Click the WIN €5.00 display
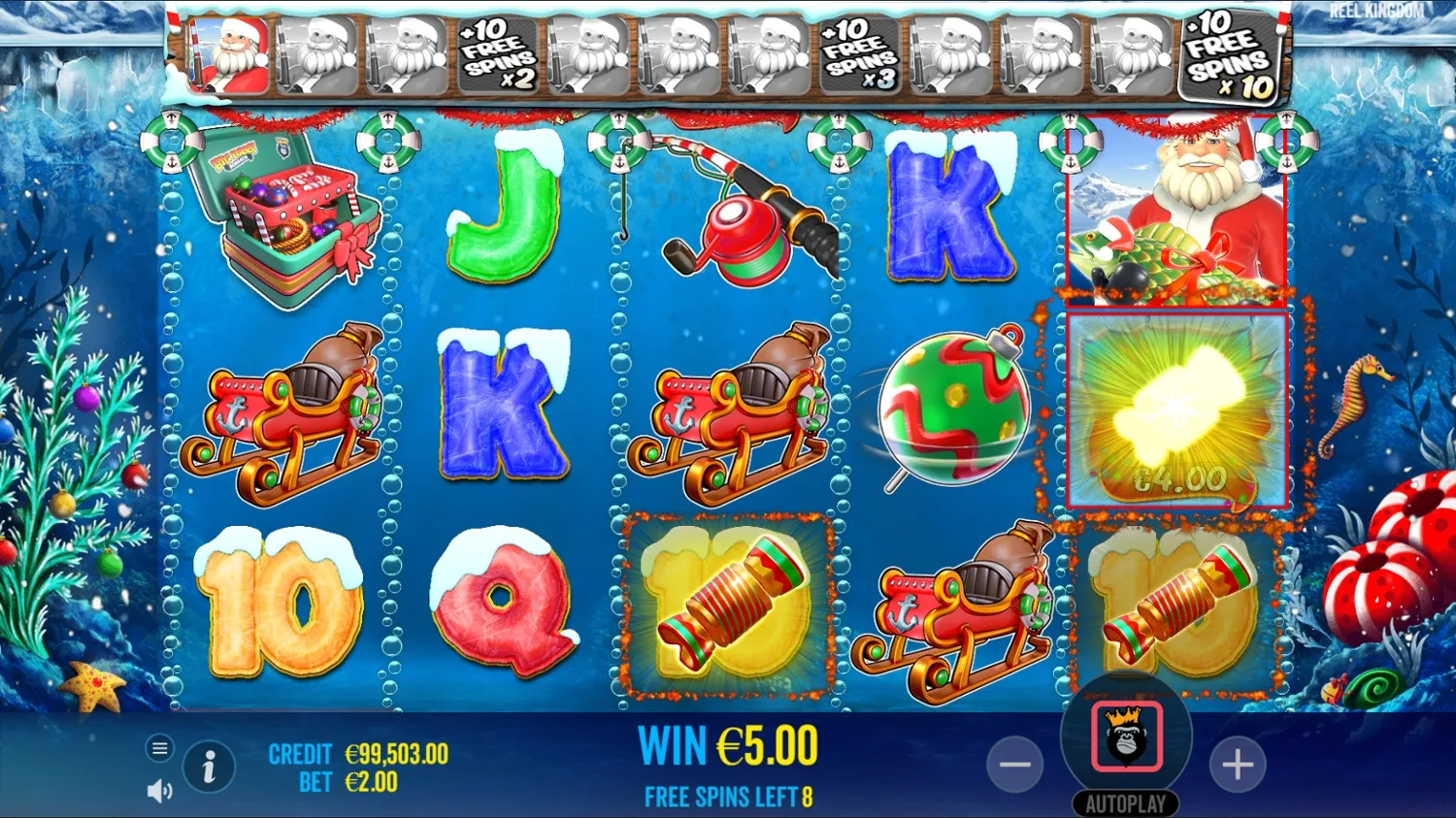The height and width of the screenshot is (818, 1456). [728, 746]
